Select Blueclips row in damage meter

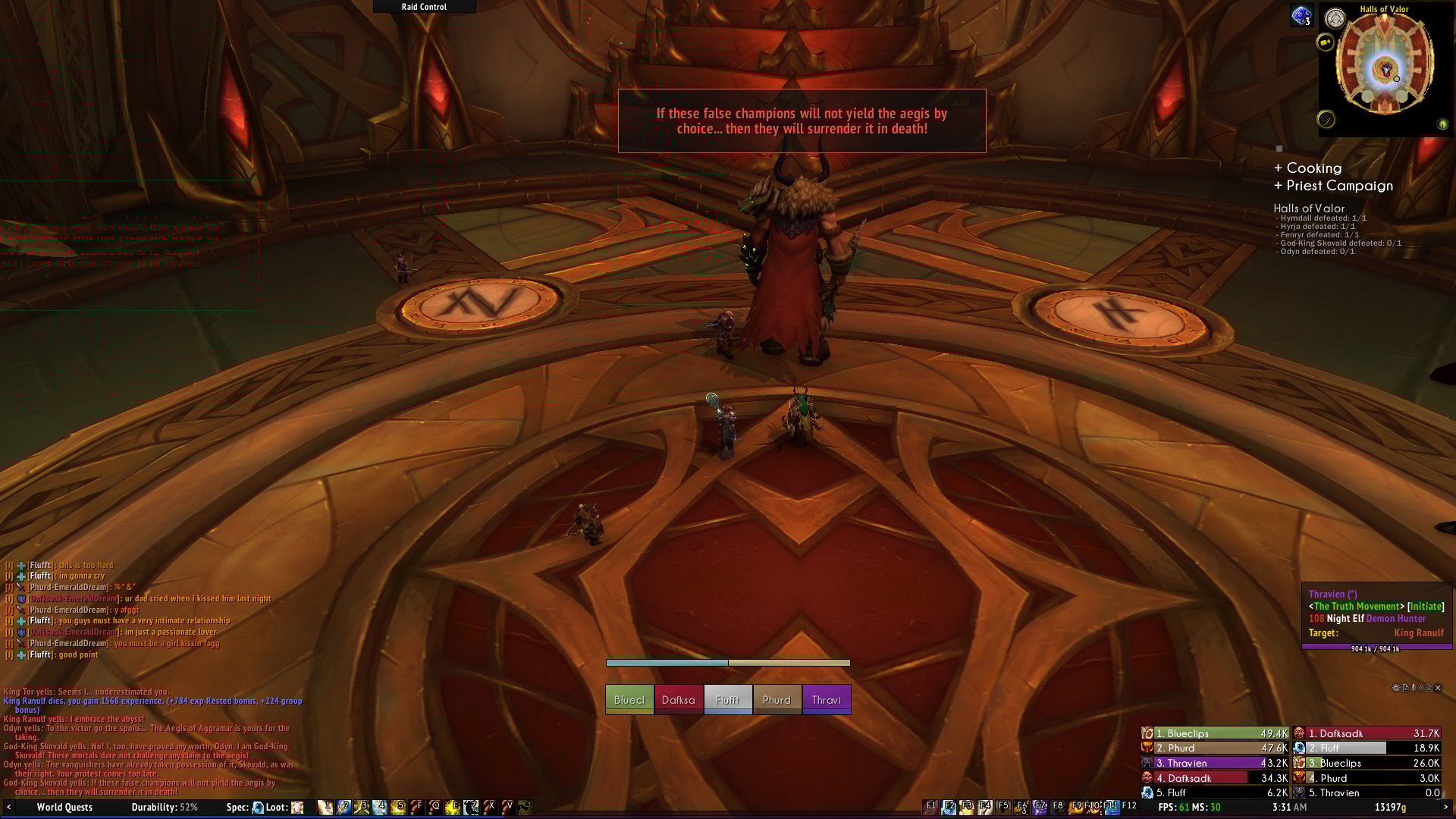click(x=1215, y=733)
